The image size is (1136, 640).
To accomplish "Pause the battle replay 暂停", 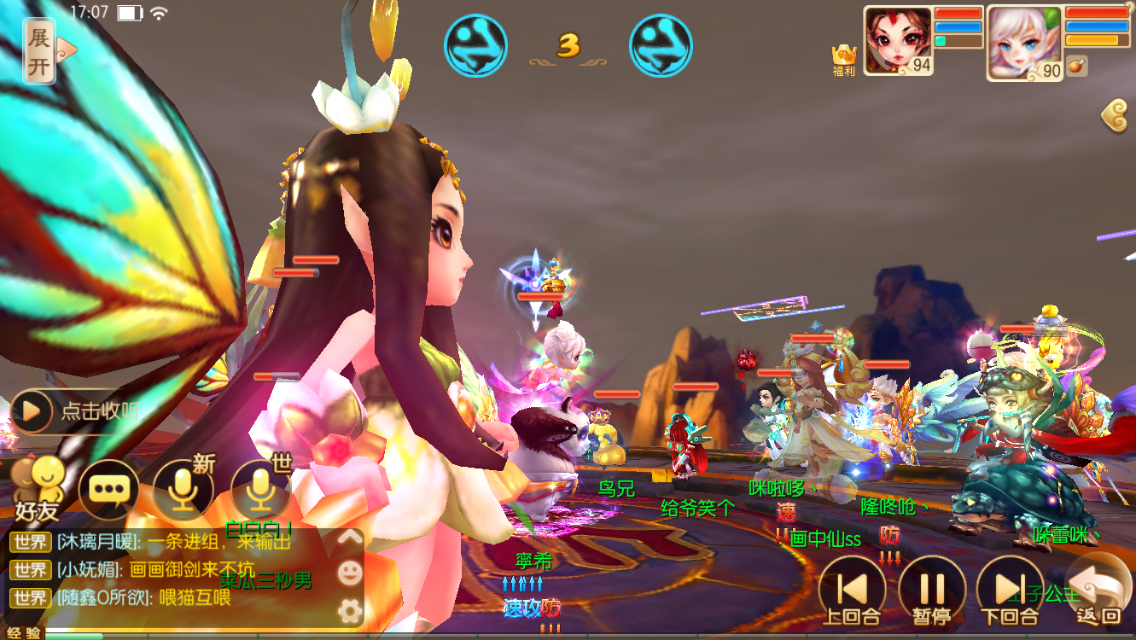I will pyautogui.click(x=931, y=592).
